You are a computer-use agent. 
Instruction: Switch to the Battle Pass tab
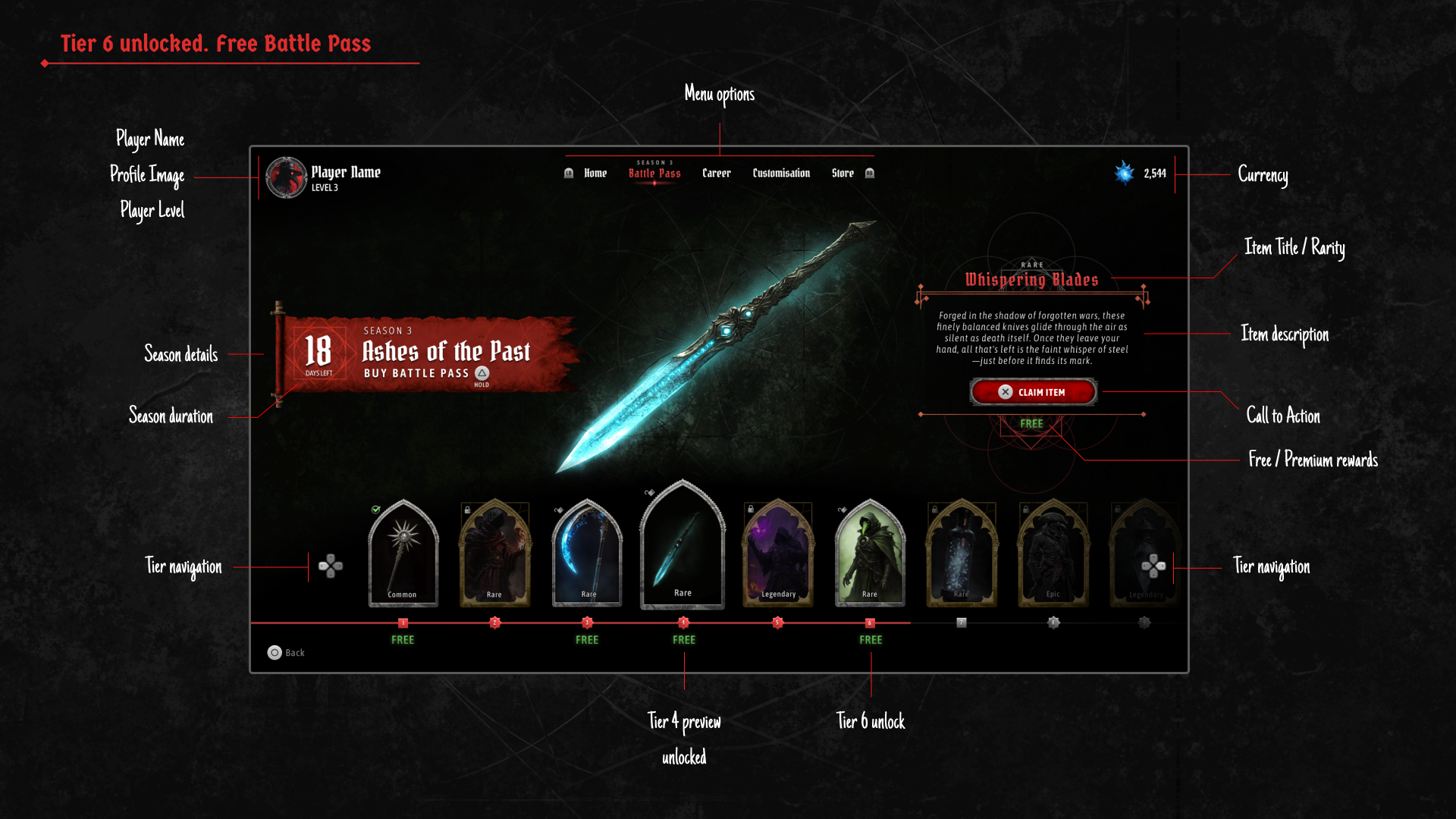654,174
